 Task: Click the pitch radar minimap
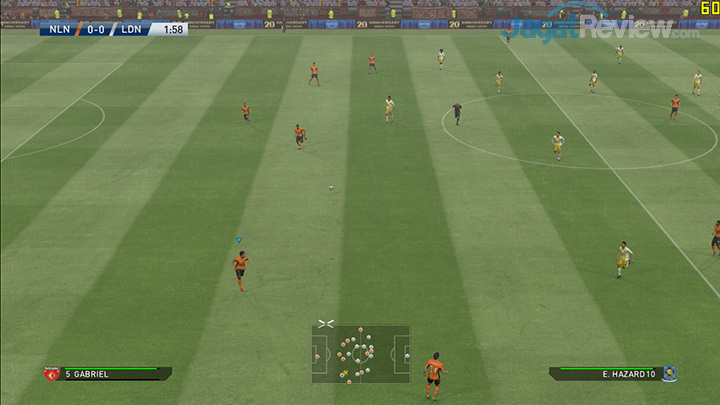pos(360,354)
